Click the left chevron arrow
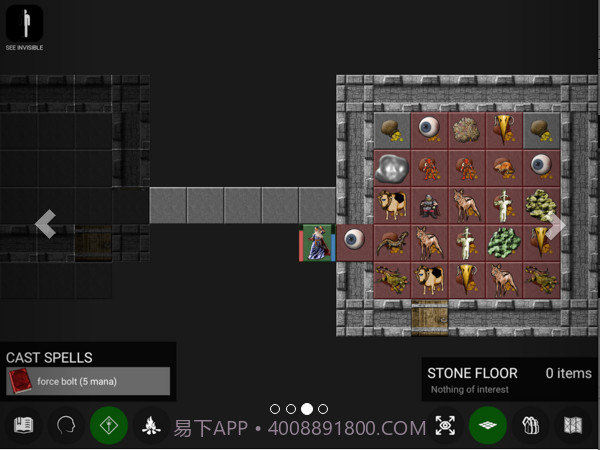 point(45,224)
